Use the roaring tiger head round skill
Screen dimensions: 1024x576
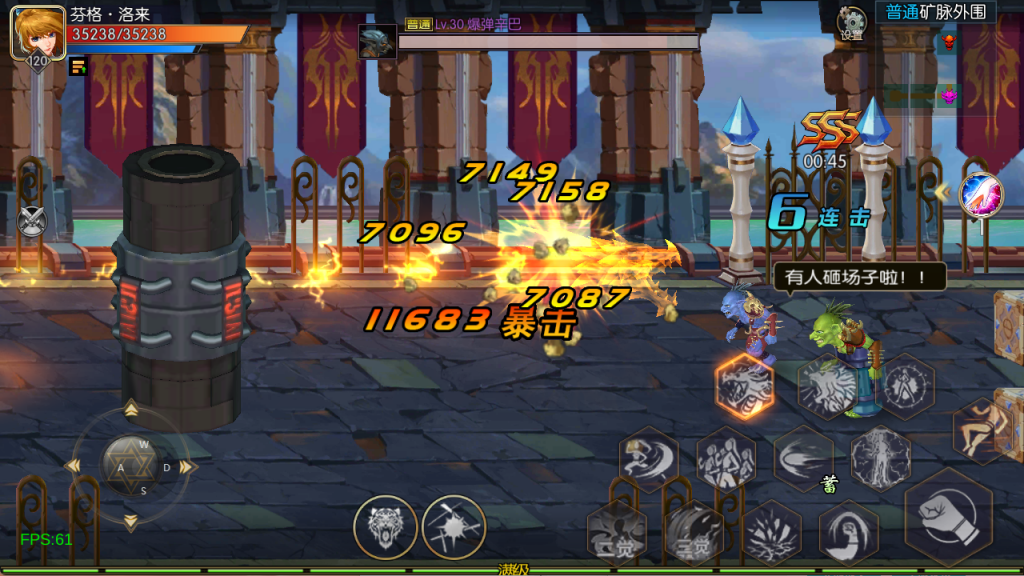coord(385,526)
